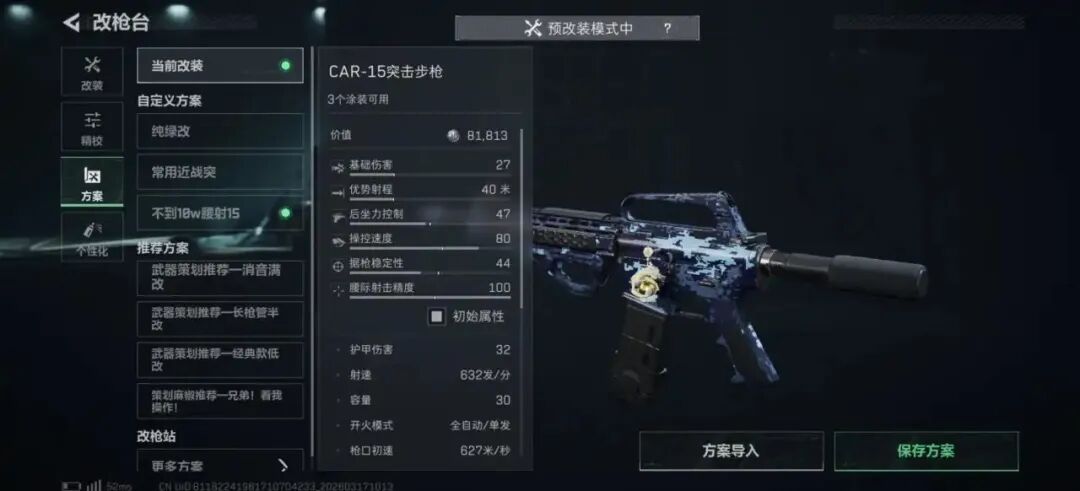The image size is (1080, 491).
Task: Open the 精校 tab
Action: (x=92, y=127)
